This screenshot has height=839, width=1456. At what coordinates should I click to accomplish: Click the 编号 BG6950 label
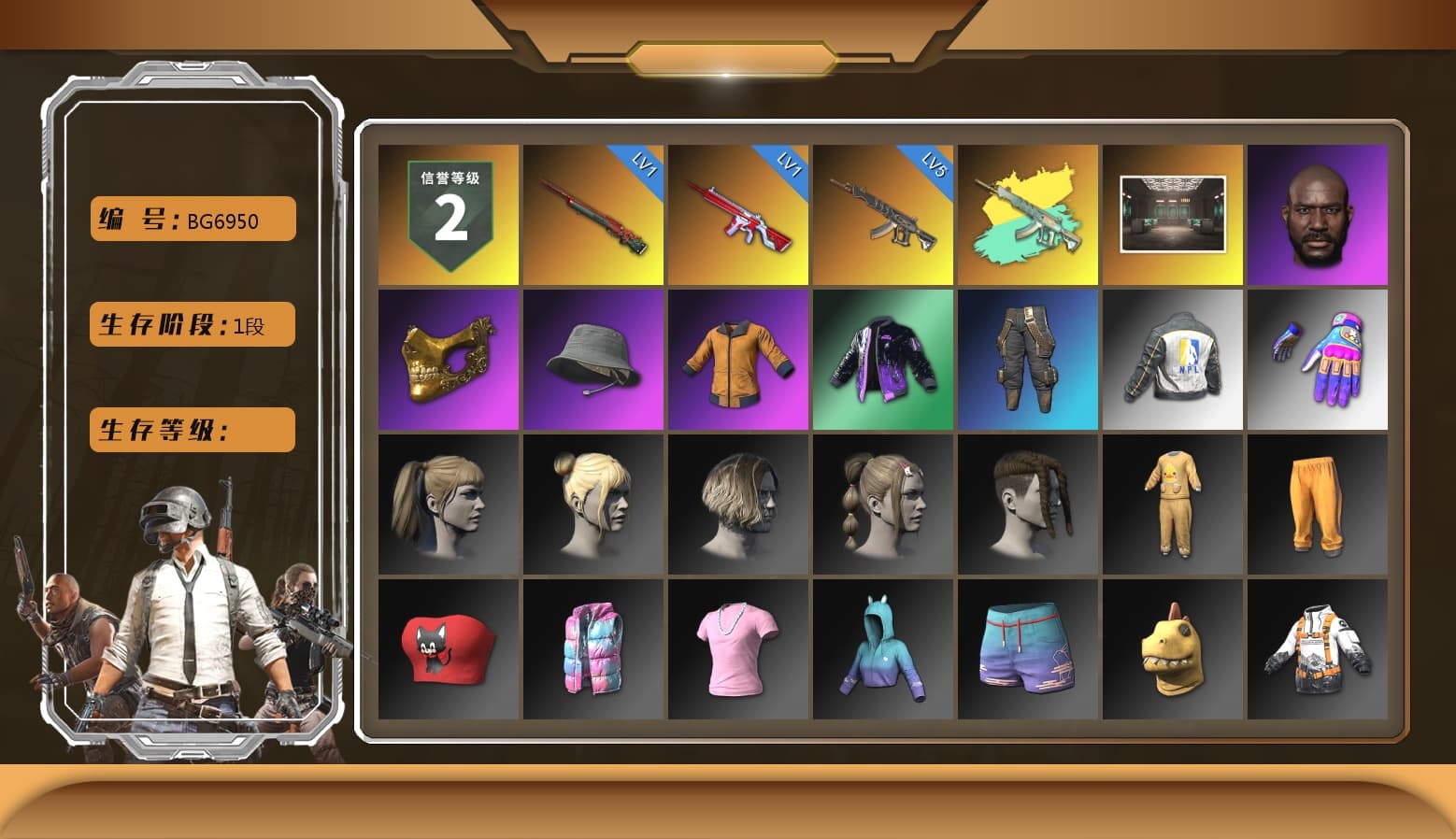pyautogui.click(x=191, y=218)
